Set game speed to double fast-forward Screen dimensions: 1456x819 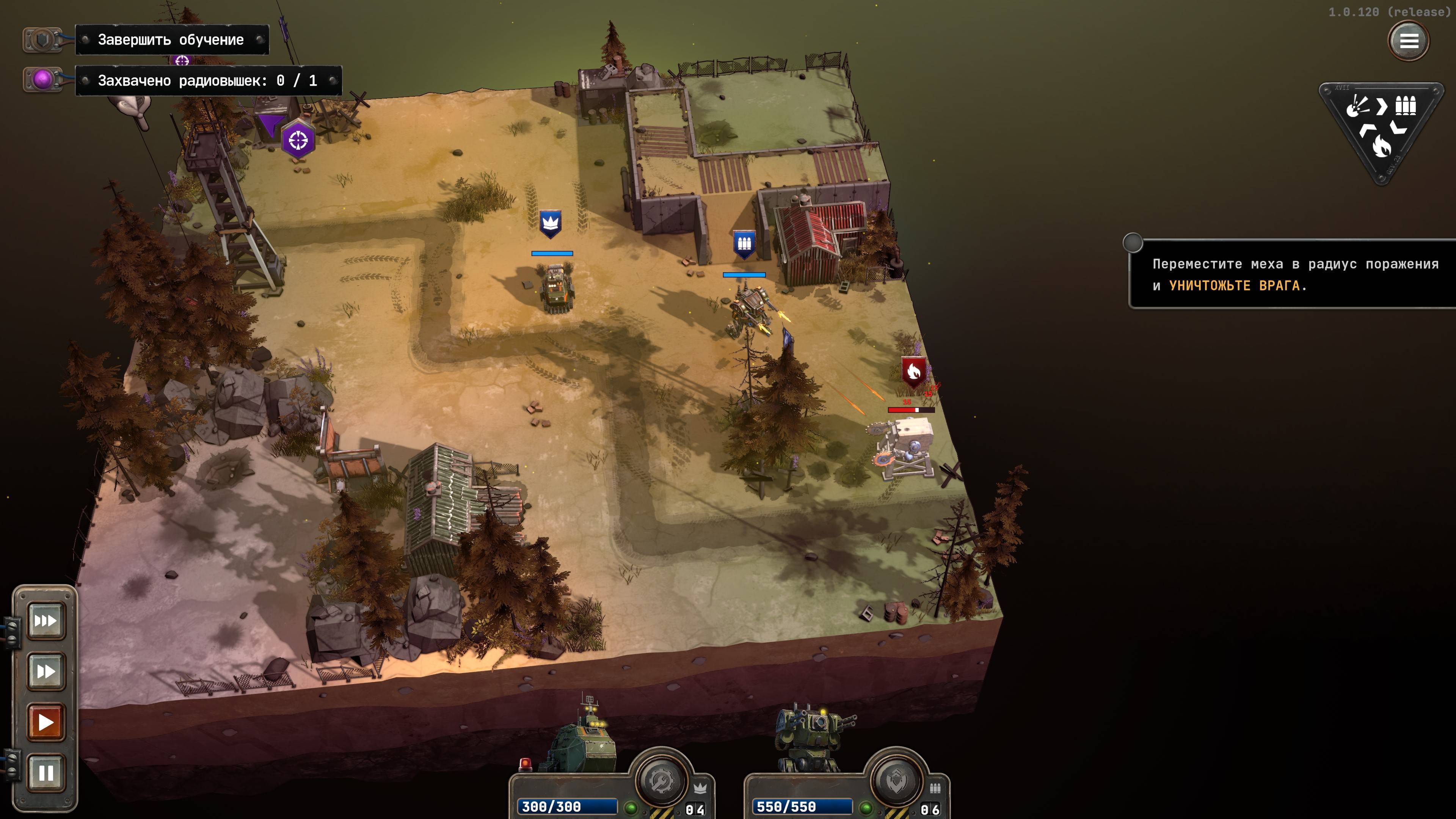pos(46,672)
